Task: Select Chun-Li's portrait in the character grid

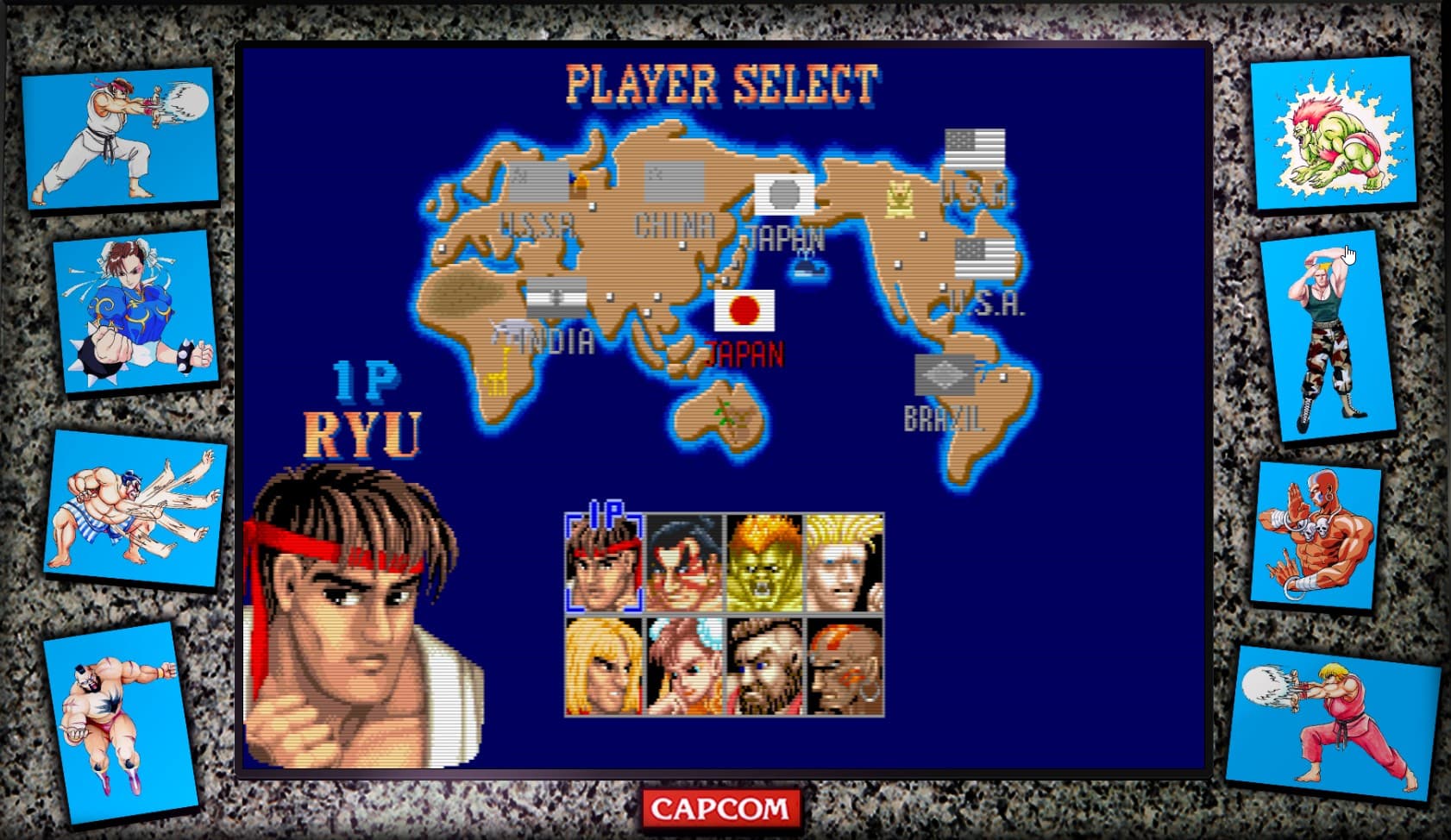Action: pos(685,666)
